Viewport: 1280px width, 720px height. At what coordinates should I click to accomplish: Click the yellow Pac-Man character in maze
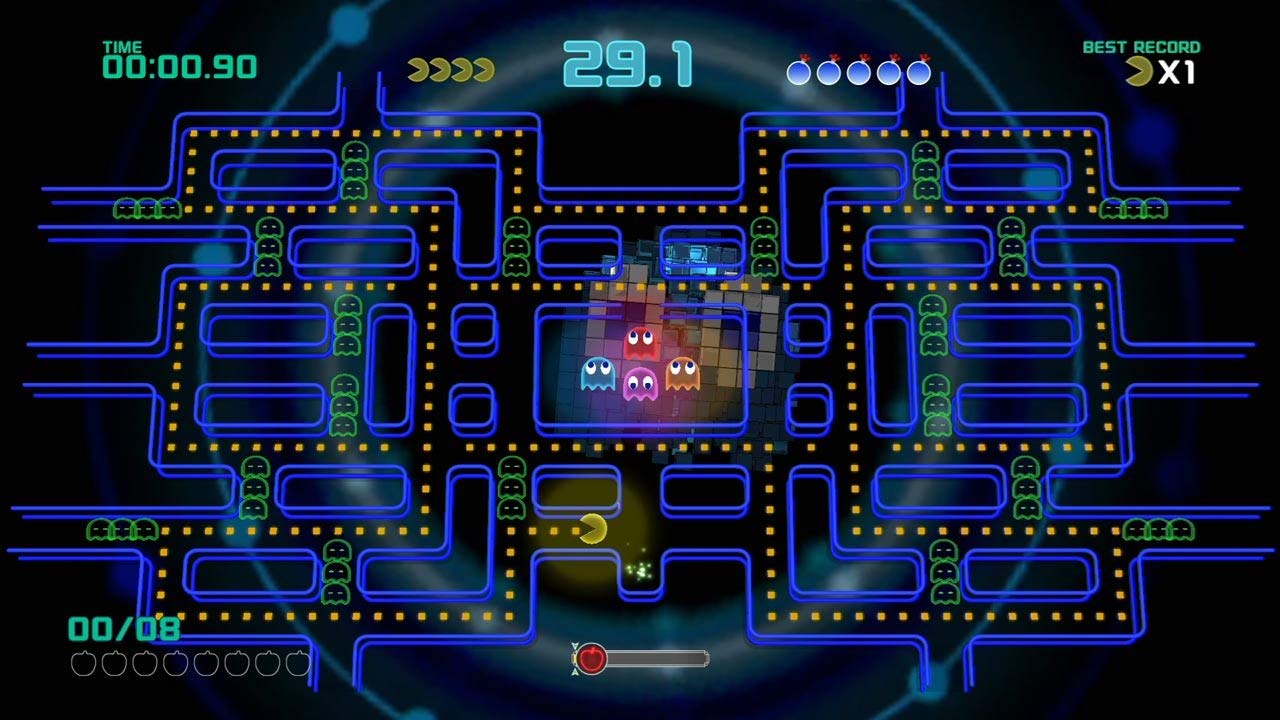click(592, 527)
